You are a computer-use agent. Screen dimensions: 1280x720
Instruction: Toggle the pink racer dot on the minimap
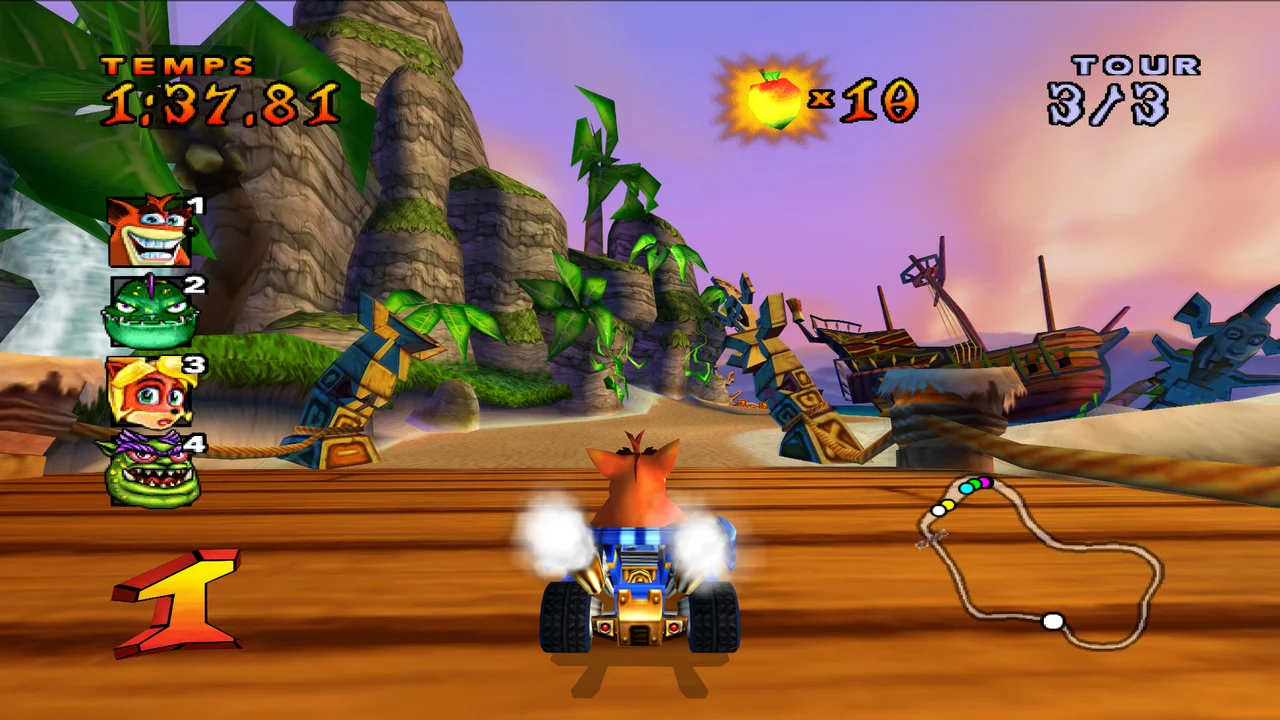coord(985,482)
